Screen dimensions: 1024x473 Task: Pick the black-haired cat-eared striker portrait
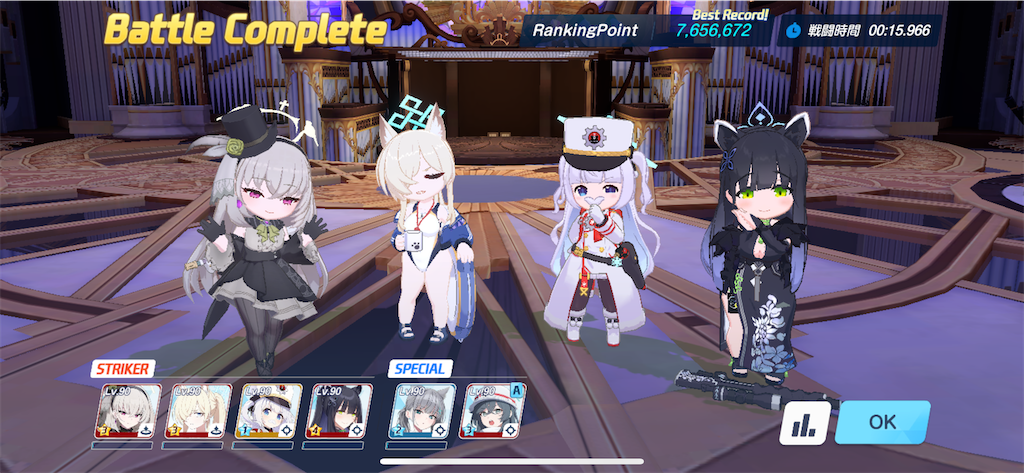(x=338, y=410)
